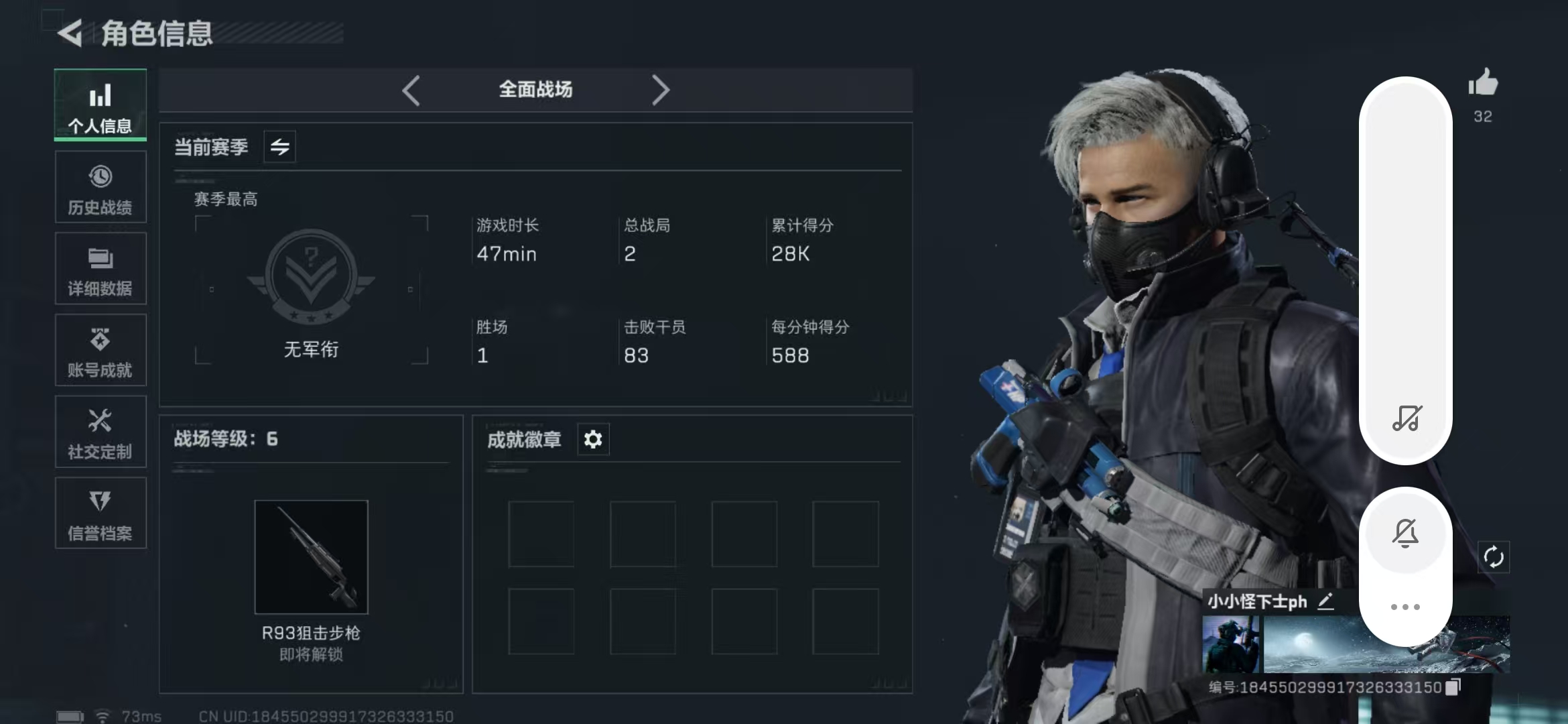This screenshot has width=1568, height=724.
Task: Show the 信誉档案 tab
Action: tap(101, 514)
